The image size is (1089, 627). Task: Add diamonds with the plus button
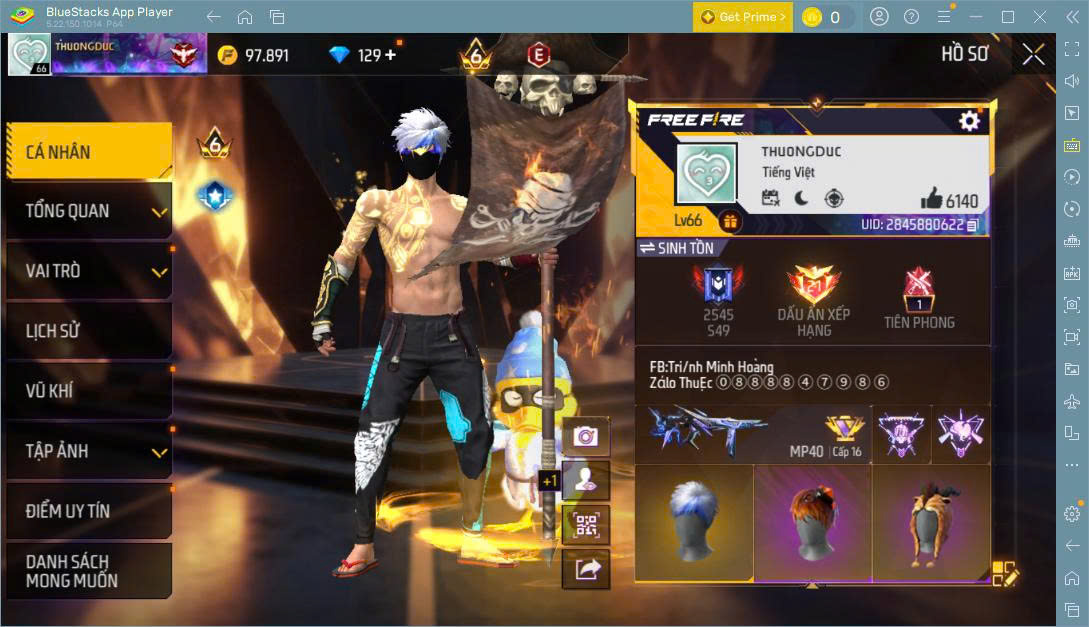390,55
